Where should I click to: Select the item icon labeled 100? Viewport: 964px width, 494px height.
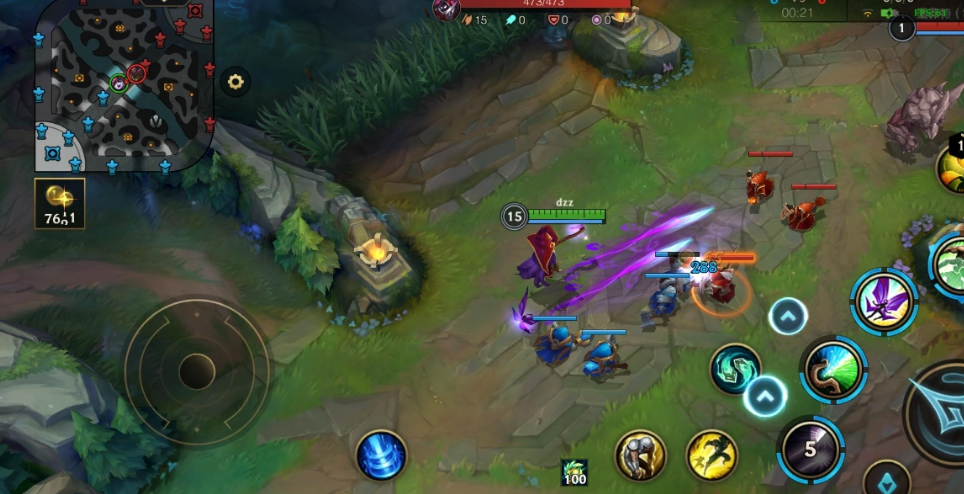[573, 473]
